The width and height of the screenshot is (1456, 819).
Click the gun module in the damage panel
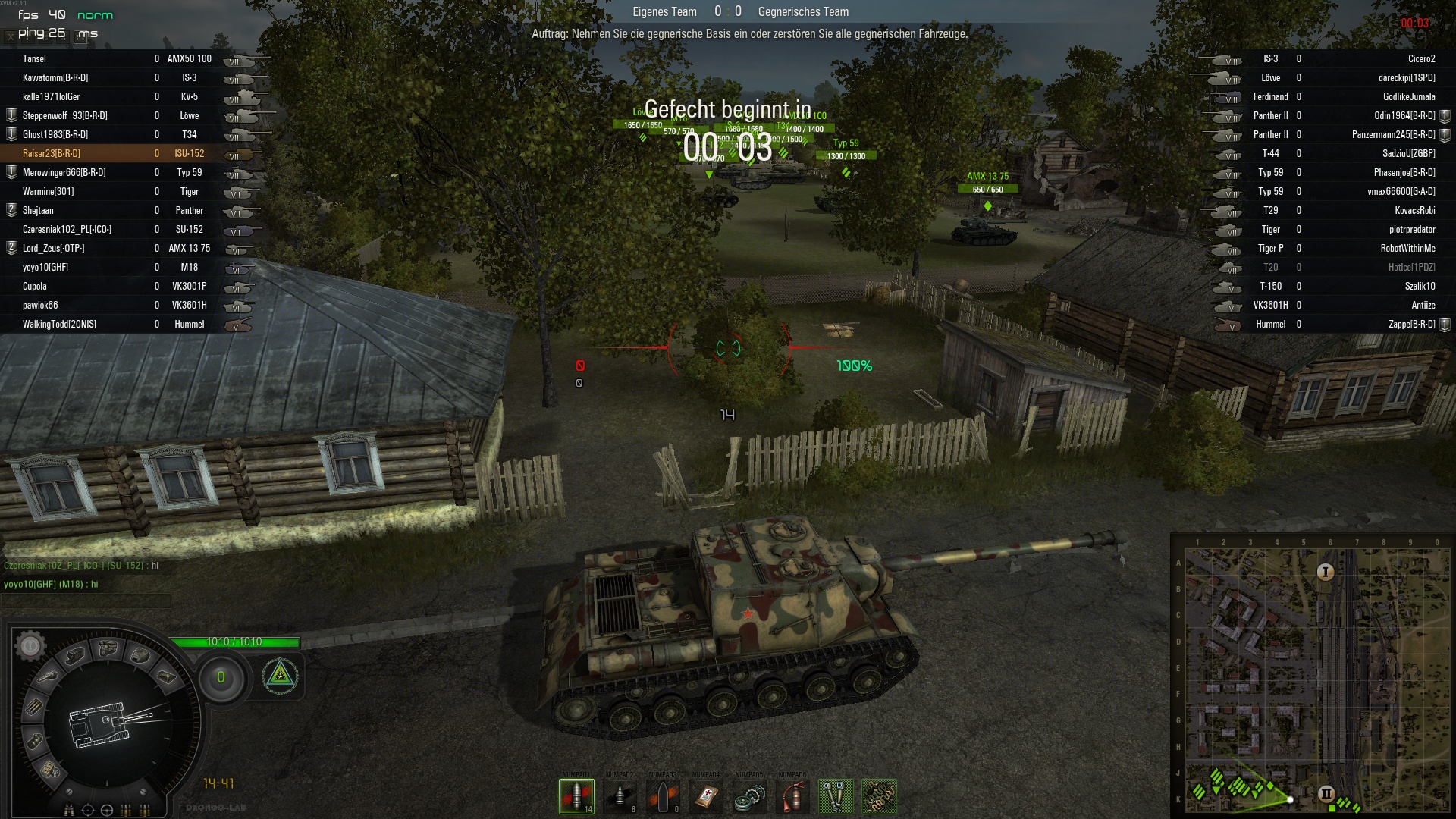[49, 676]
